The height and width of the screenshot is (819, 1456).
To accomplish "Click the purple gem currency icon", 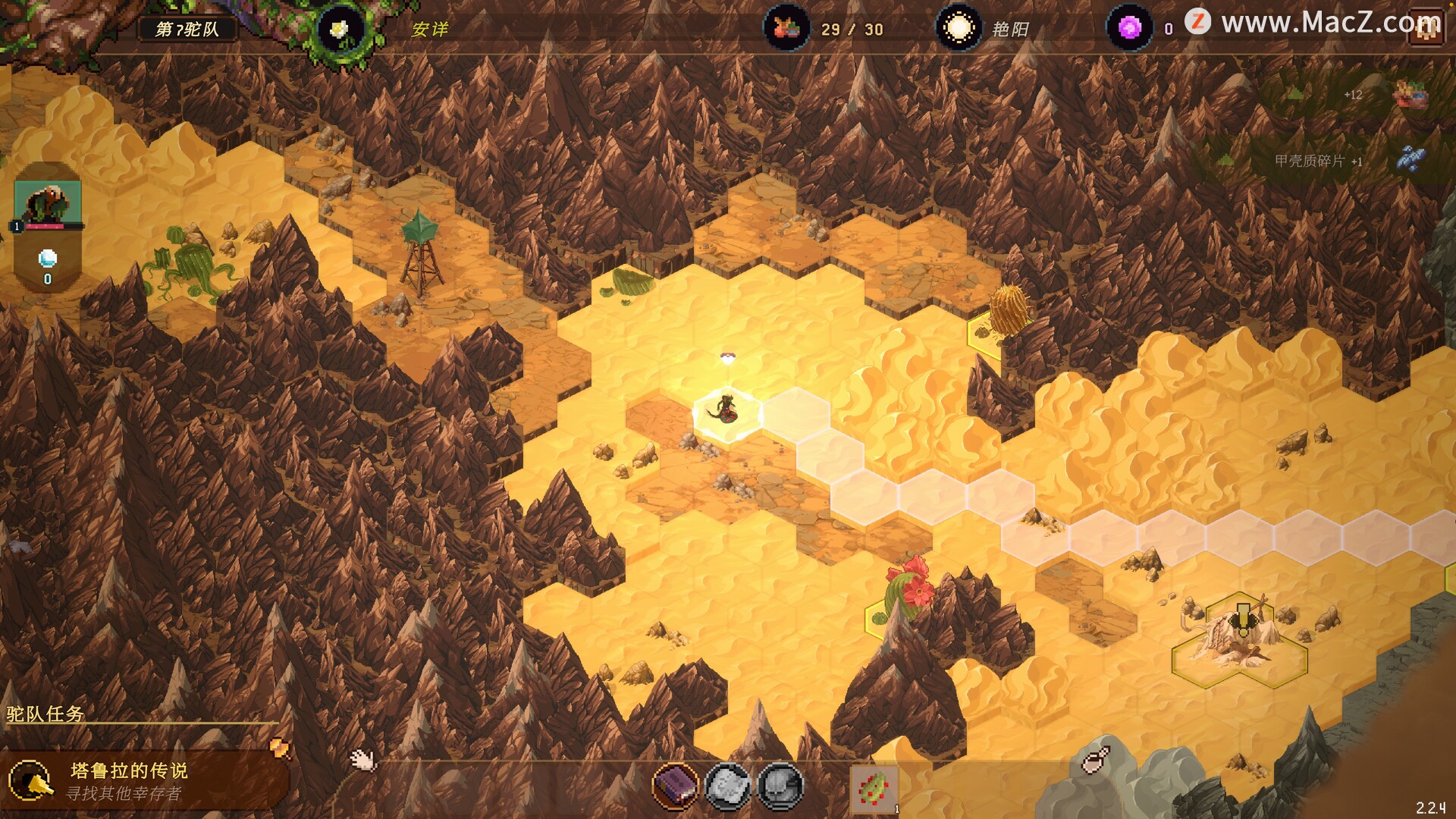I will pyautogui.click(x=1129, y=29).
